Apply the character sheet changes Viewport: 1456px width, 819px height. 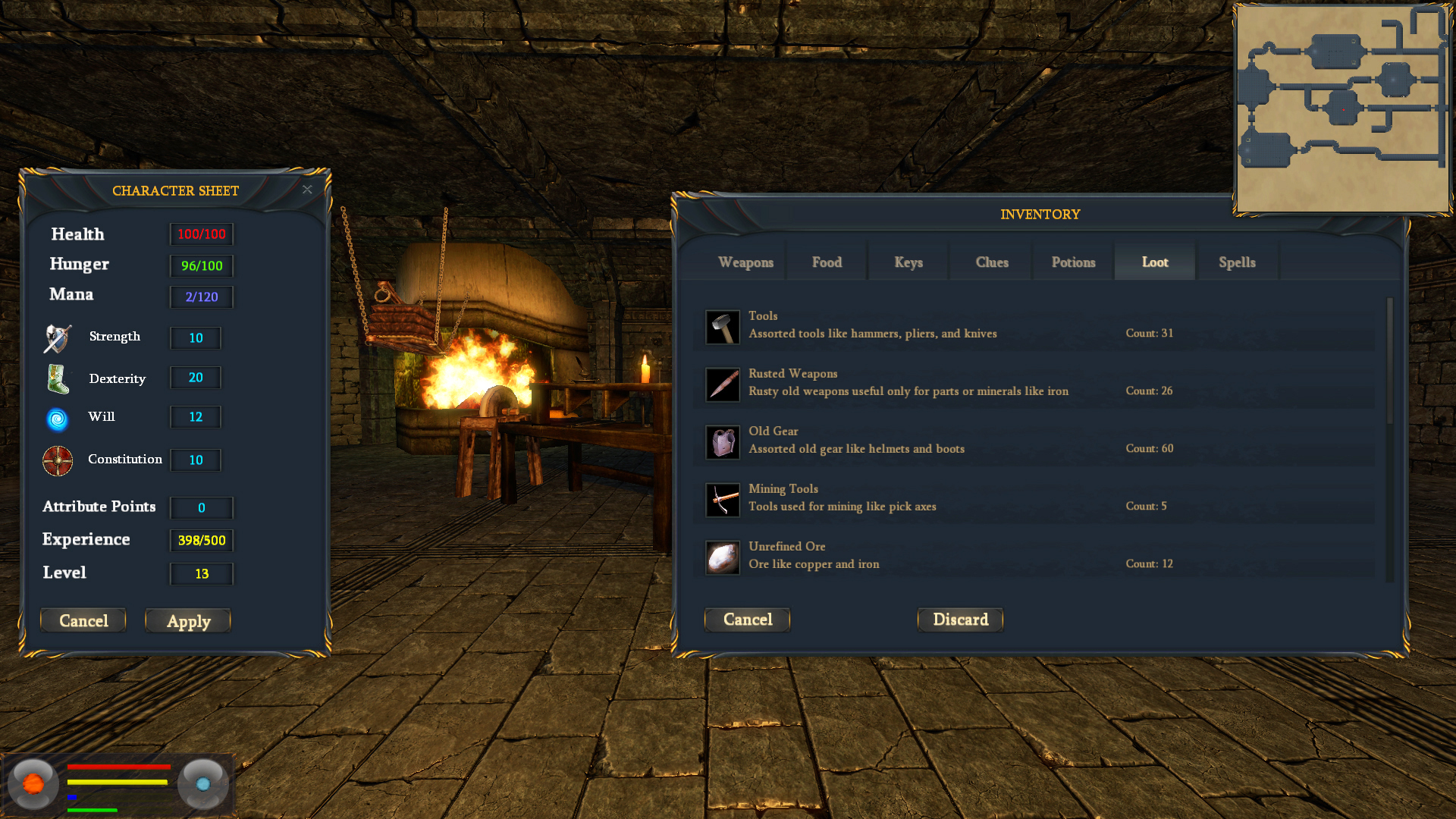pyautogui.click(x=188, y=620)
